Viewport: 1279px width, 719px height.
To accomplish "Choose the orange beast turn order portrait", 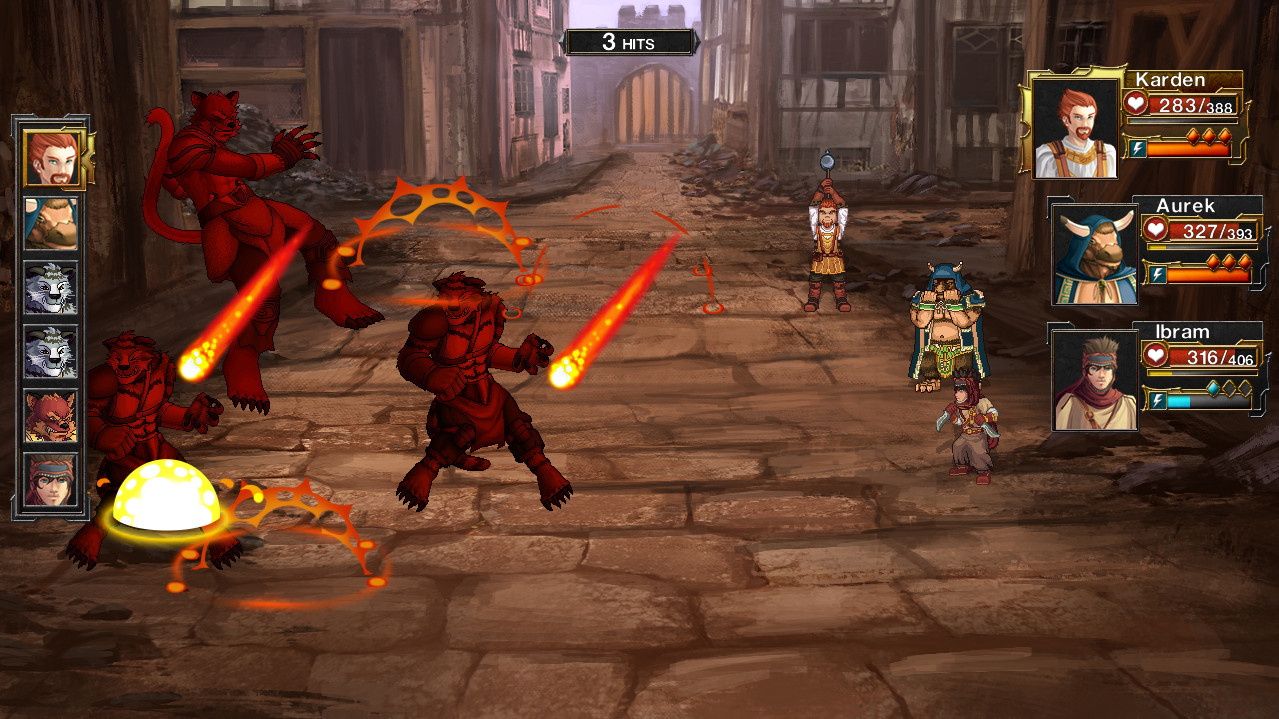I will (51, 416).
